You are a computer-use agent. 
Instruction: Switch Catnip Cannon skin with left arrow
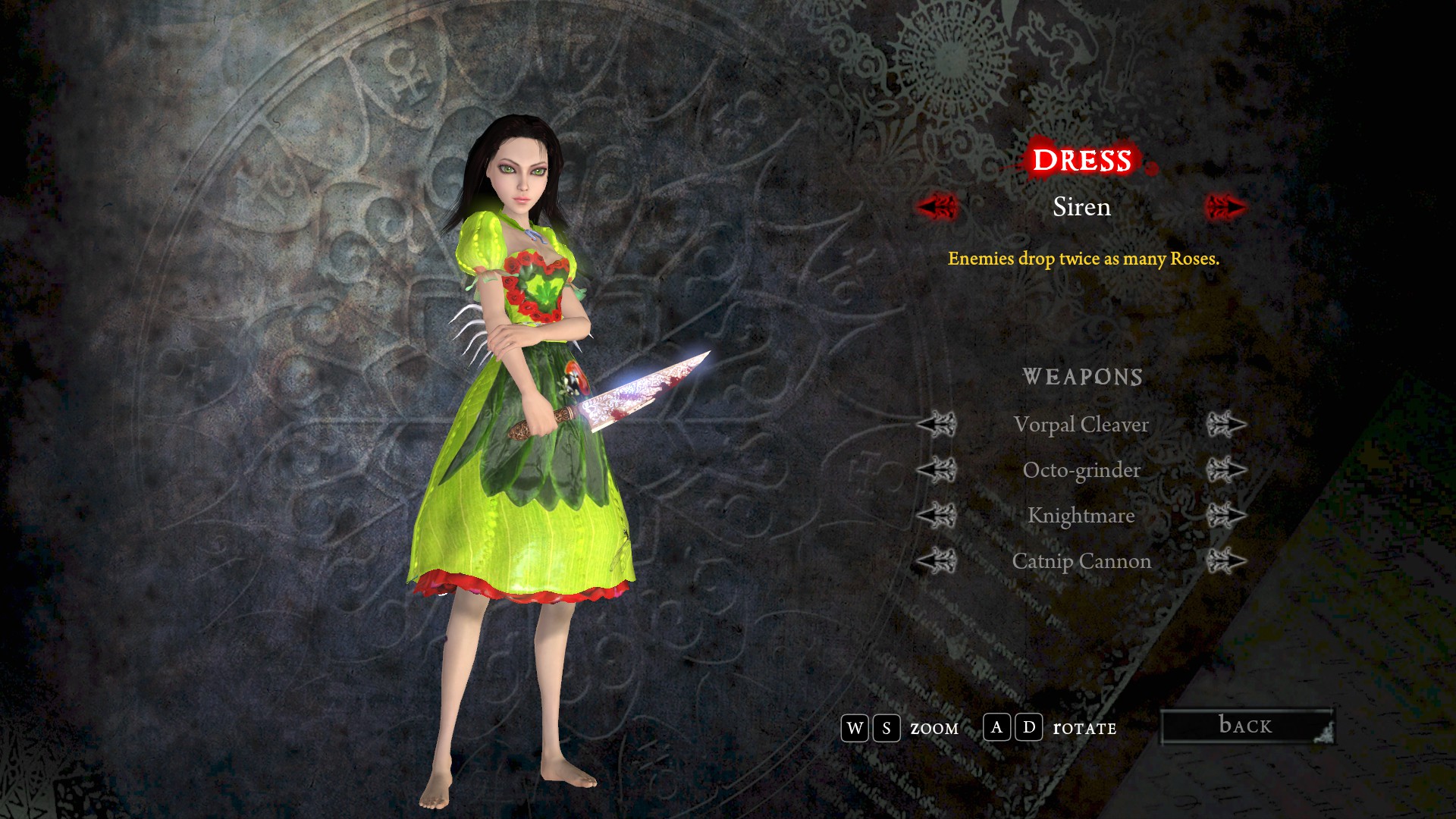coord(937,561)
